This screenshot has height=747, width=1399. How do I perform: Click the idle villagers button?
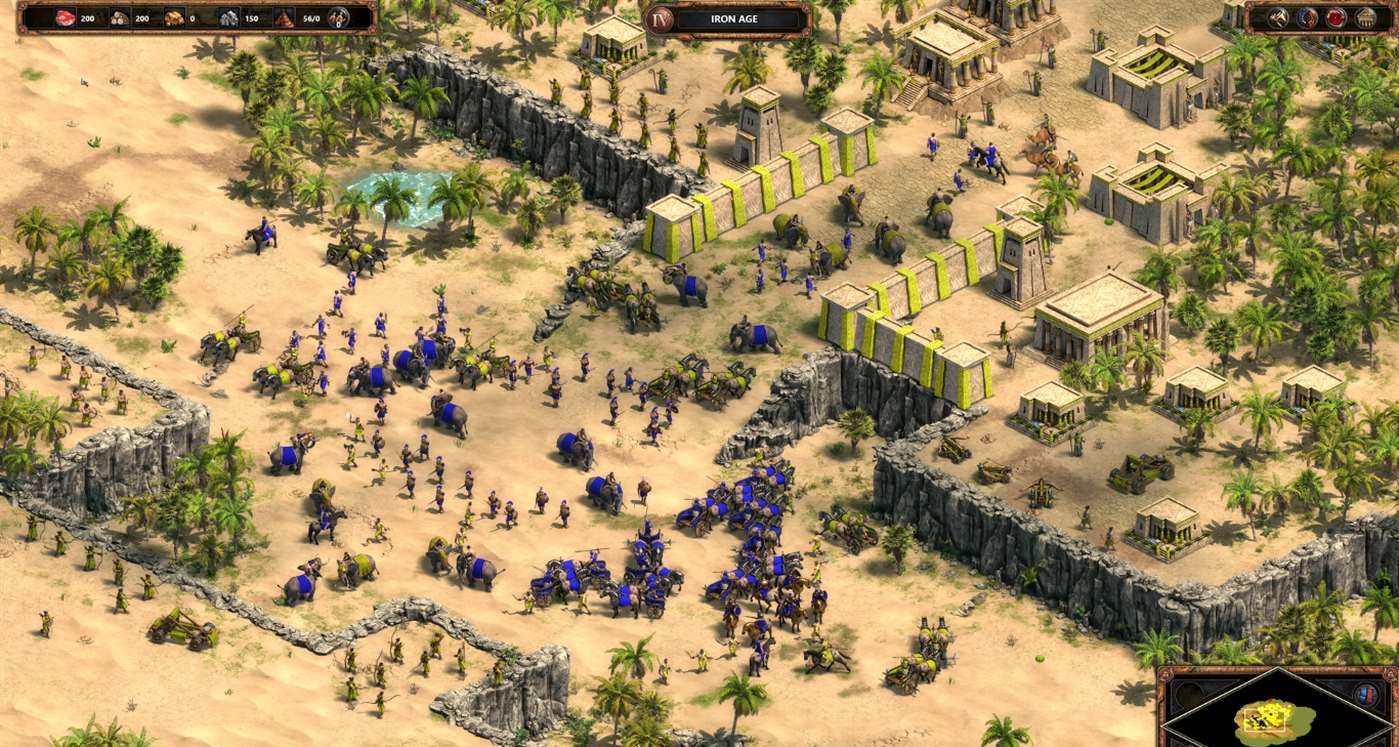pyautogui.click(x=339, y=17)
